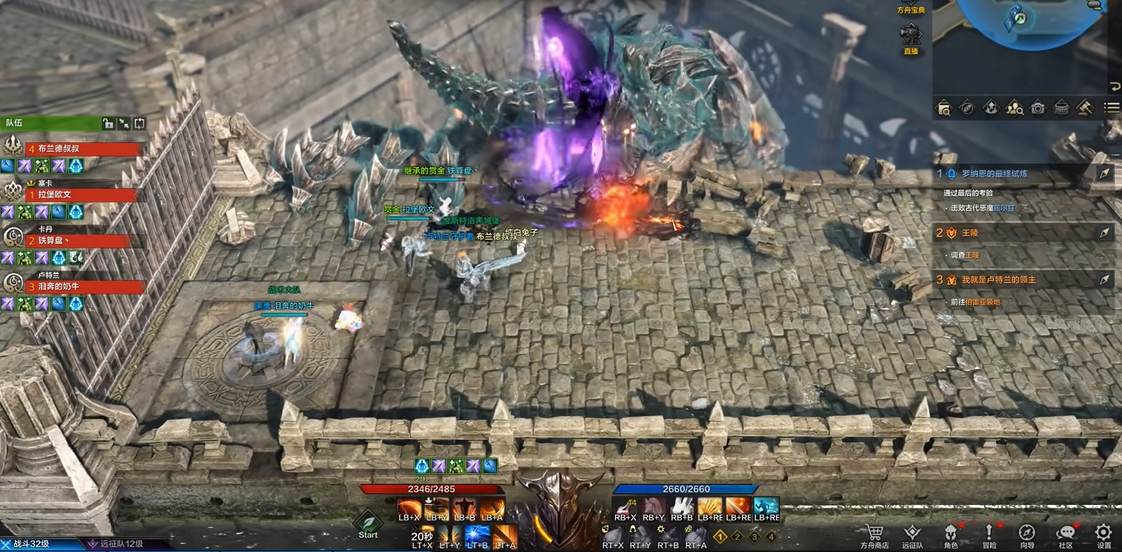Select the 罗纳恩的最终试炼 quest entry

coord(1022,173)
